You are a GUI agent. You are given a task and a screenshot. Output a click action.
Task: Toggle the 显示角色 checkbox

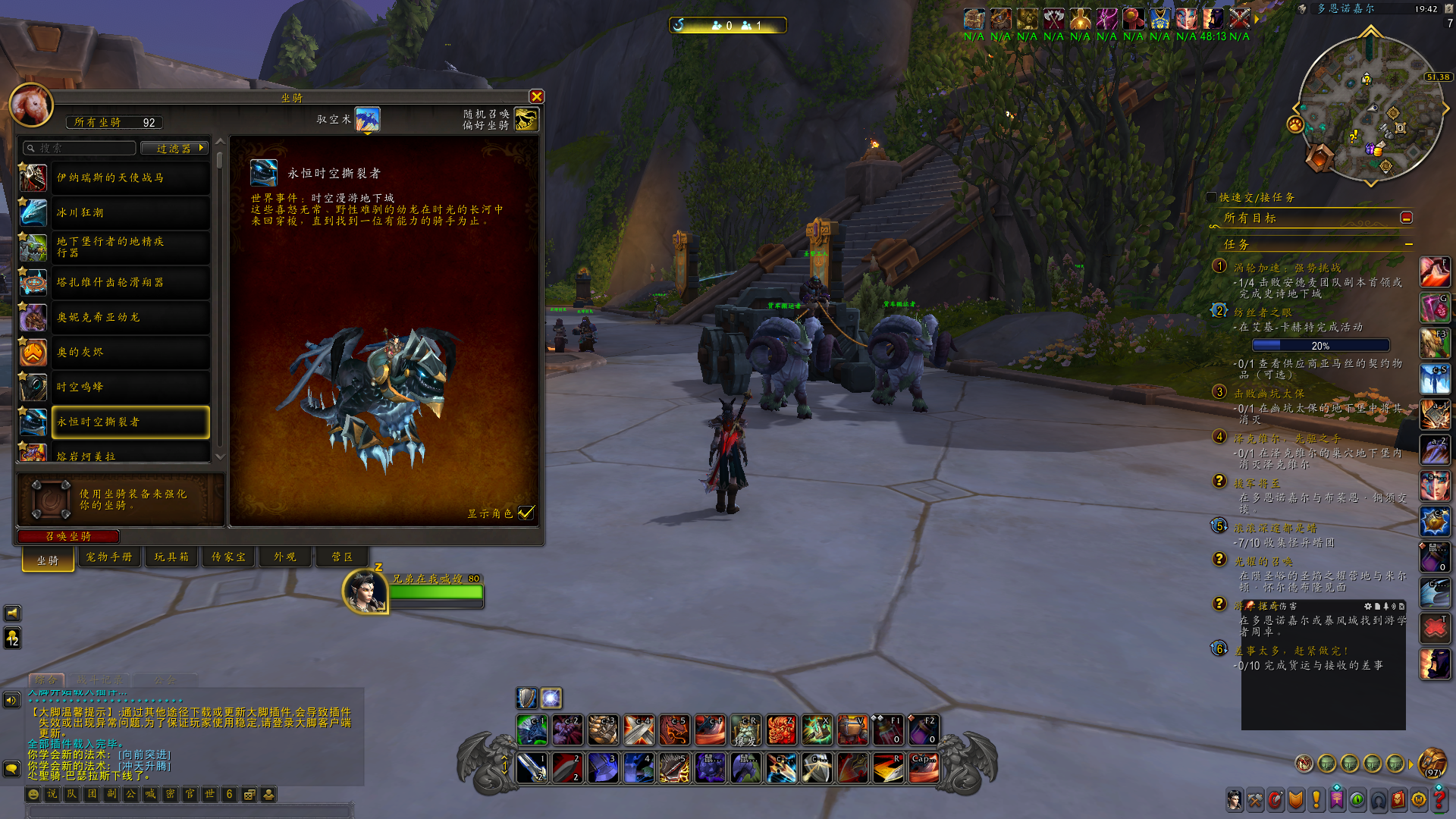[x=526, y=513]
